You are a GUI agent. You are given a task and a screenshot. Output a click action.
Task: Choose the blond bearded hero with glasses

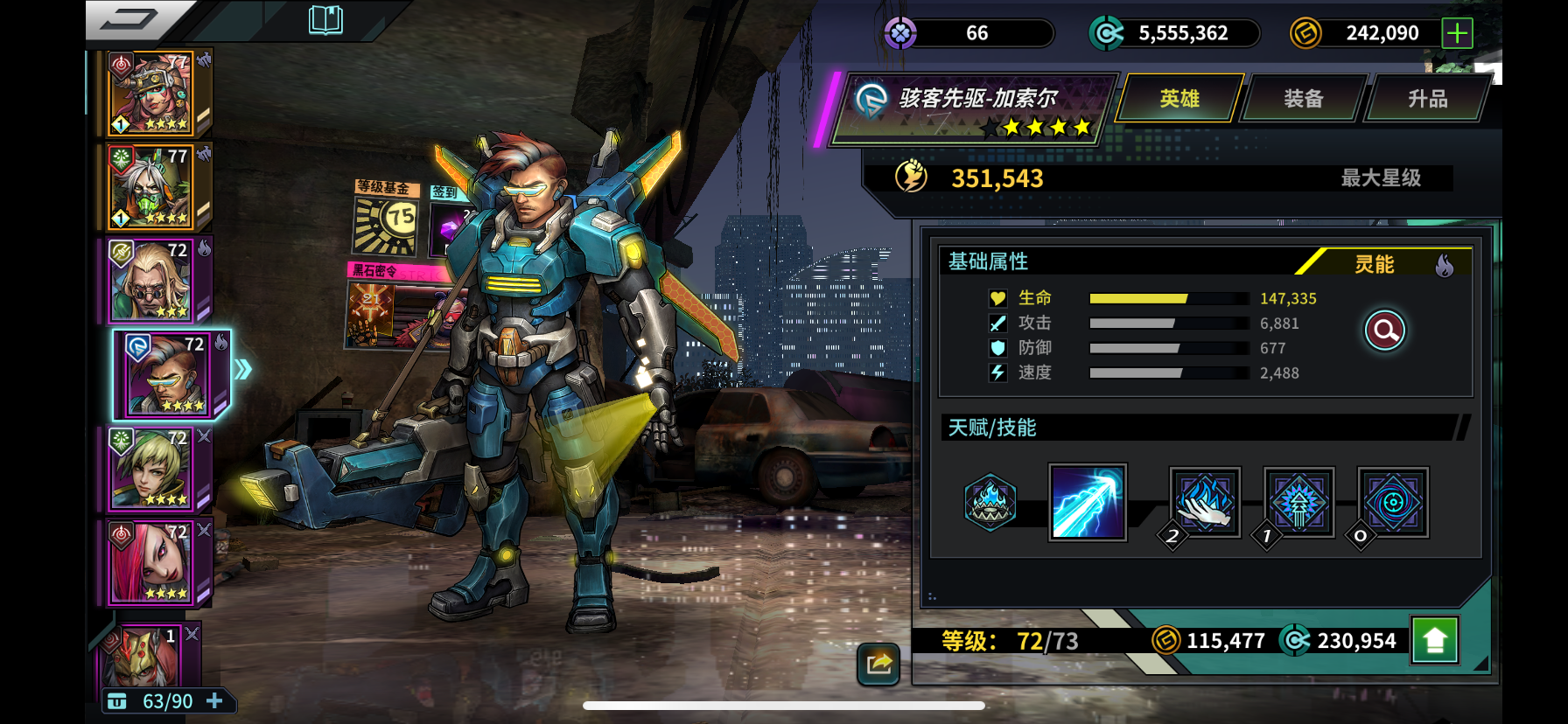[152, 280]
